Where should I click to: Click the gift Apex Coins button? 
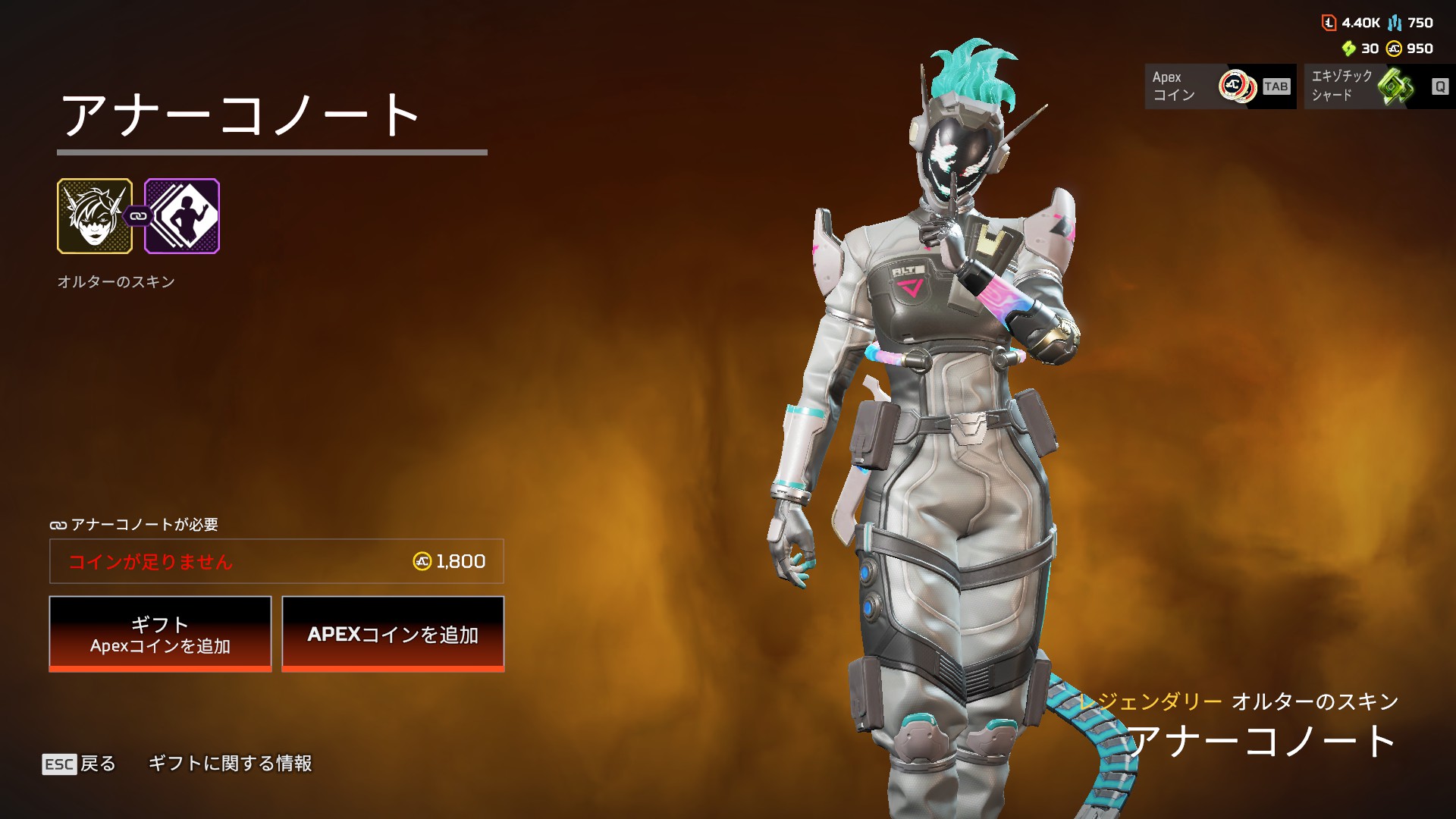(x=160, y=634)
